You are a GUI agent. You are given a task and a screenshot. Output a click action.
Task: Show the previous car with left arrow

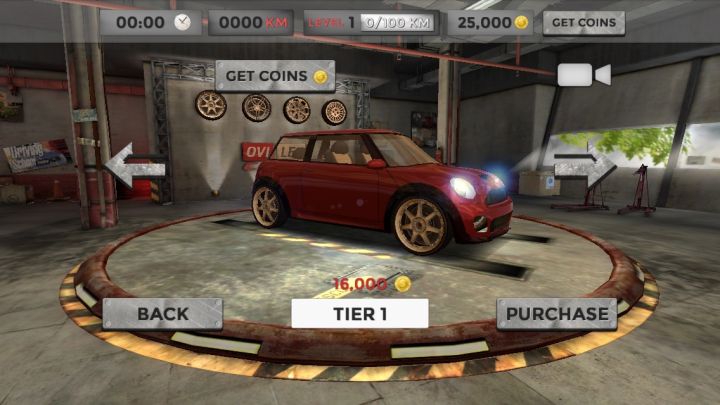pyautogui.click(x=134, y=165)
